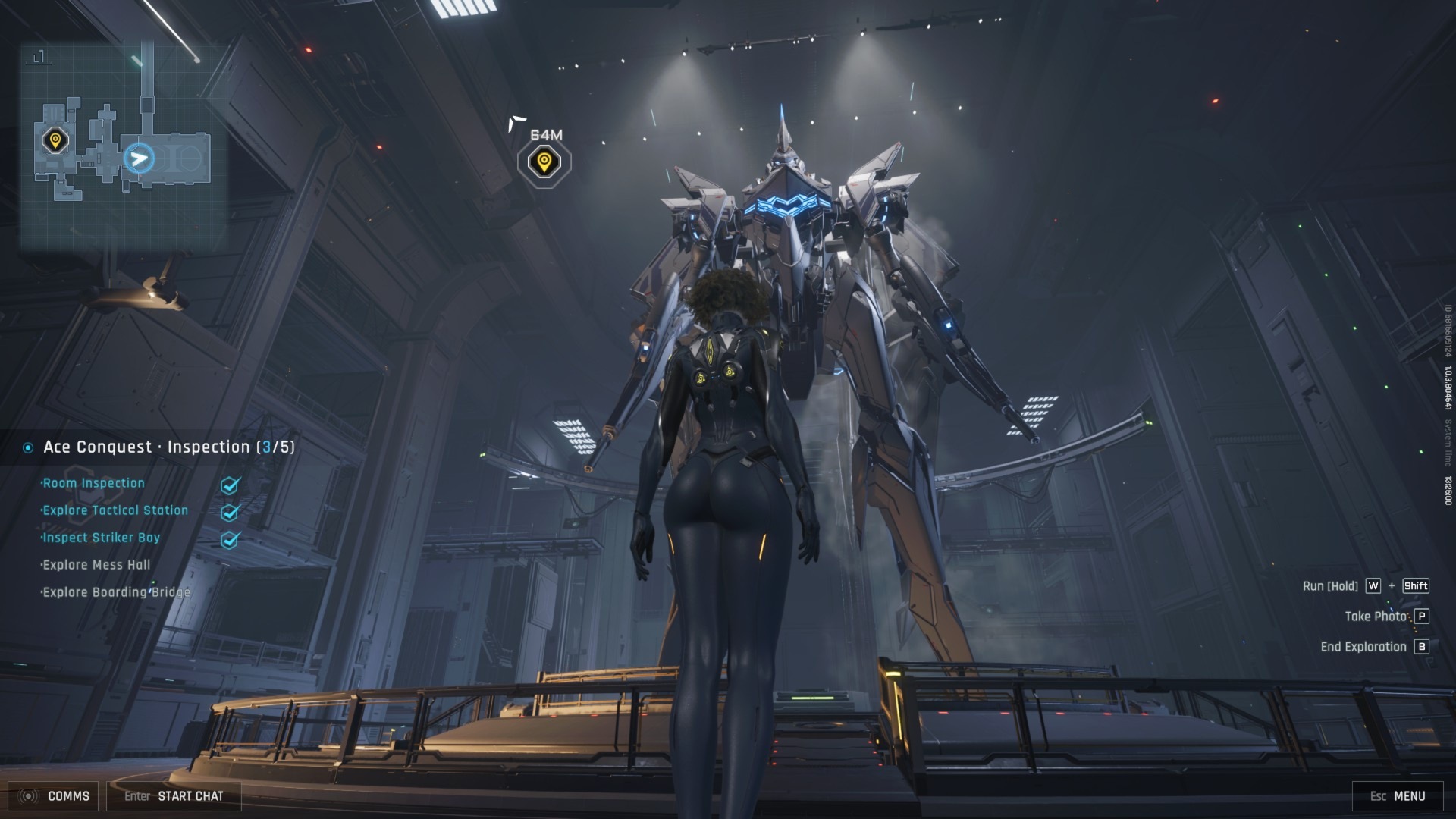This screenshot has height=819, width=1456.
Task: Select the Explore Boarding Bridge objective
Action: click(116, 592)
